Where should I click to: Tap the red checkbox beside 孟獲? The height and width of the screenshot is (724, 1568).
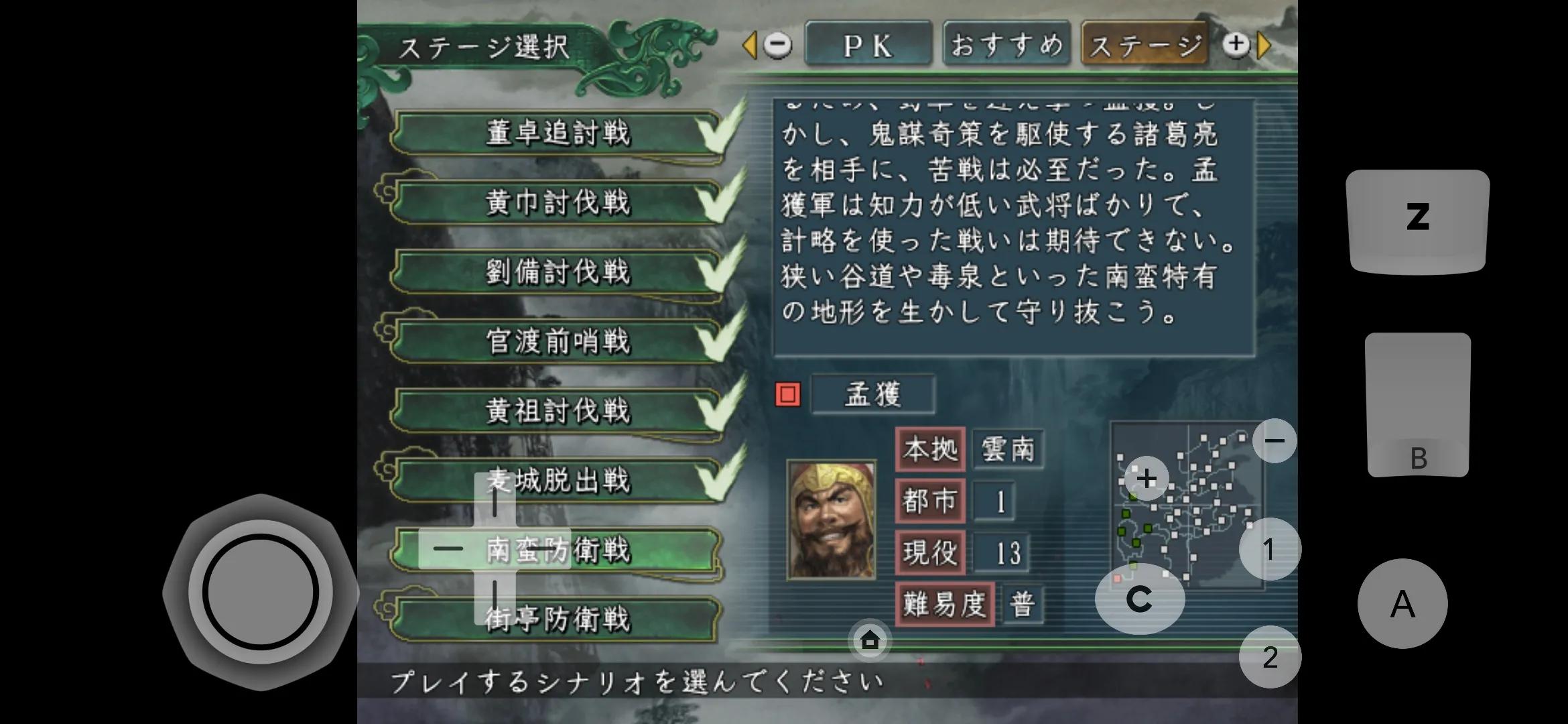tap(788, 395)
